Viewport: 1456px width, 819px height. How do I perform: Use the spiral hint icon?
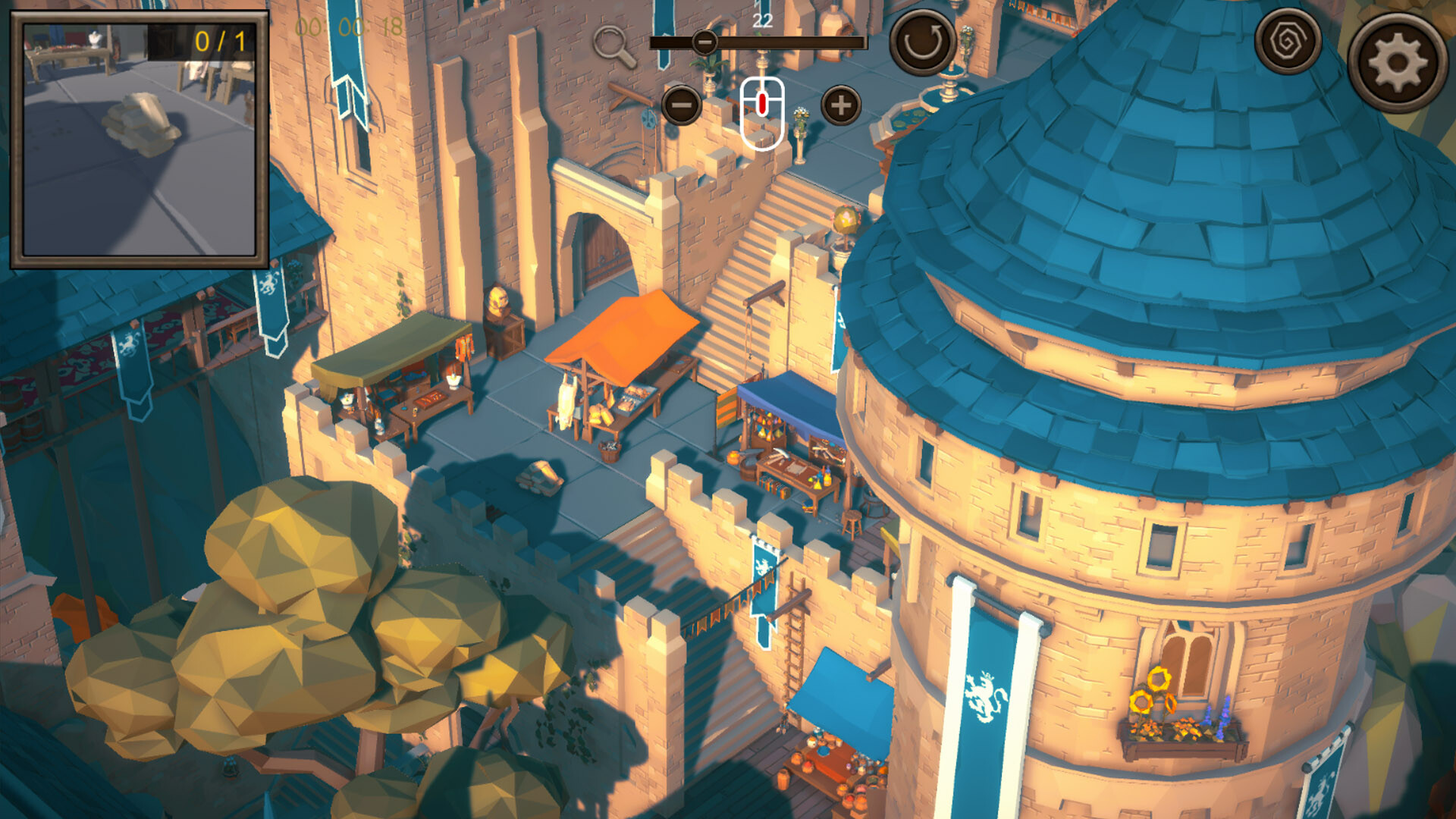coord(1289,41)
